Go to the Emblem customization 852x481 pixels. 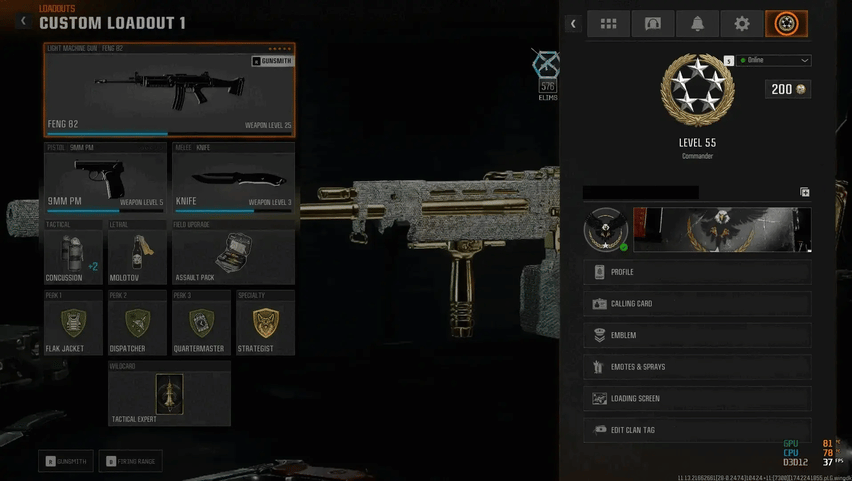click(697, 335)
